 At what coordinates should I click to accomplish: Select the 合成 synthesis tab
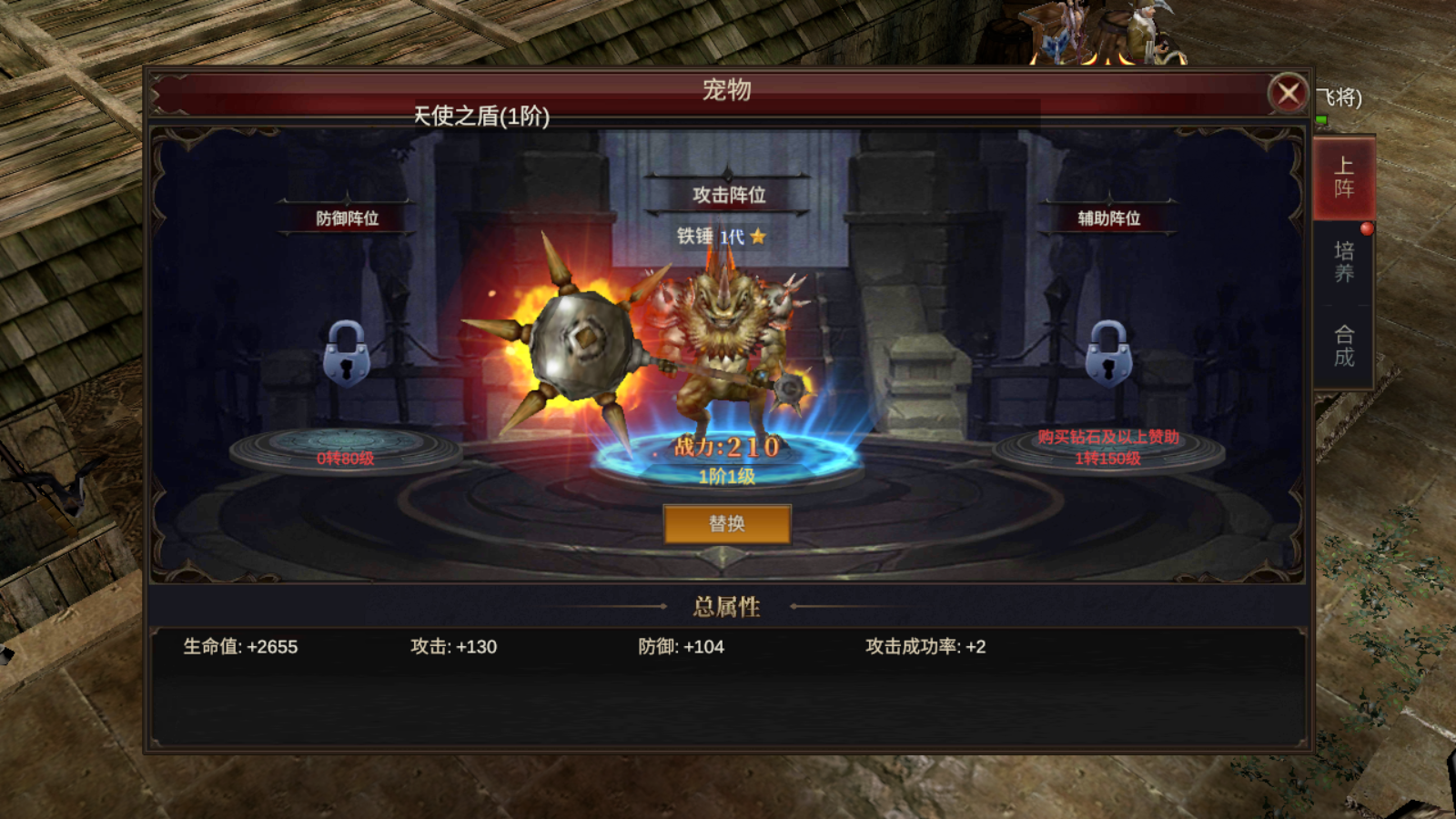[1343, 346]
